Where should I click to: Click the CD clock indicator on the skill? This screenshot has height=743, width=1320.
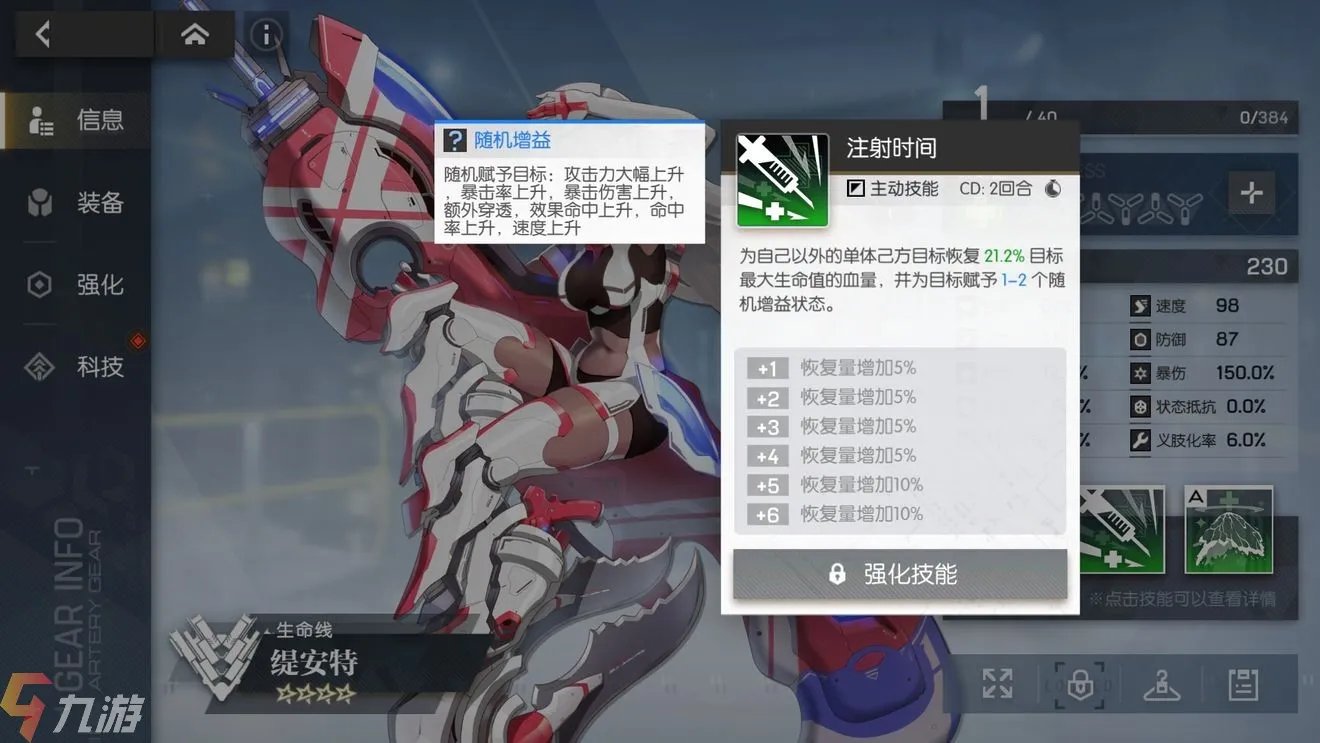tap(1053, 188)
